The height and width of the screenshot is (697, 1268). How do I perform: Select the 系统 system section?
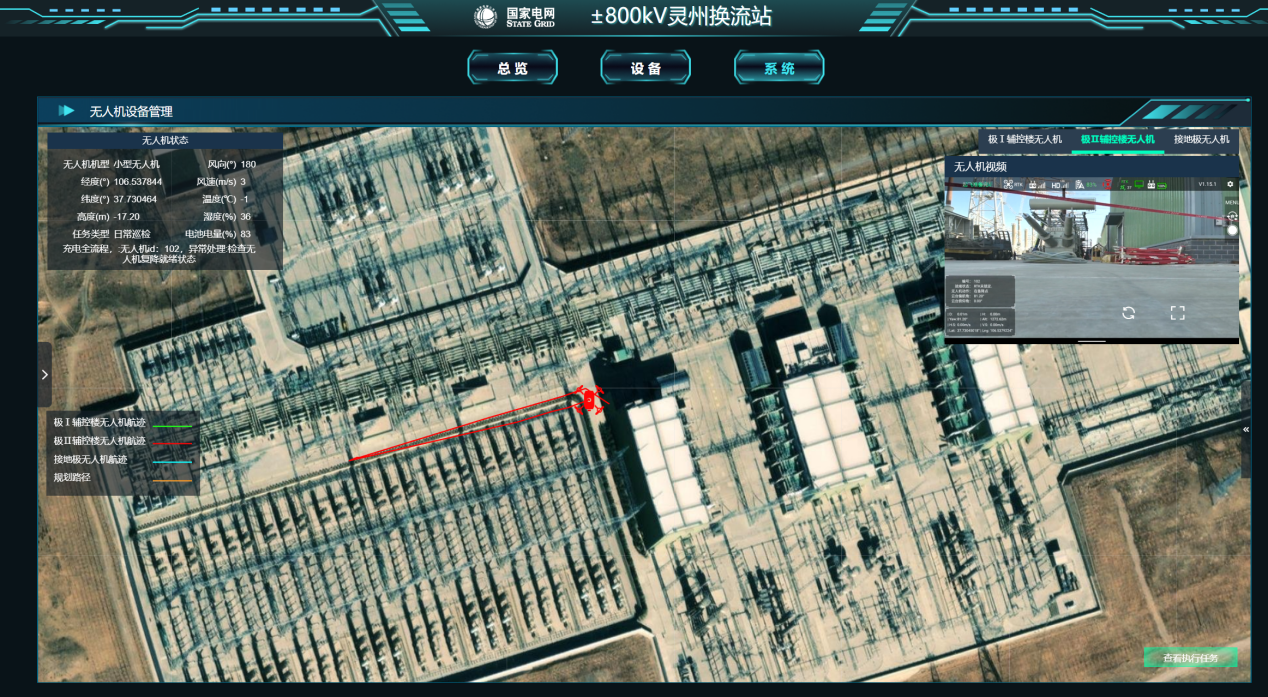779,68
